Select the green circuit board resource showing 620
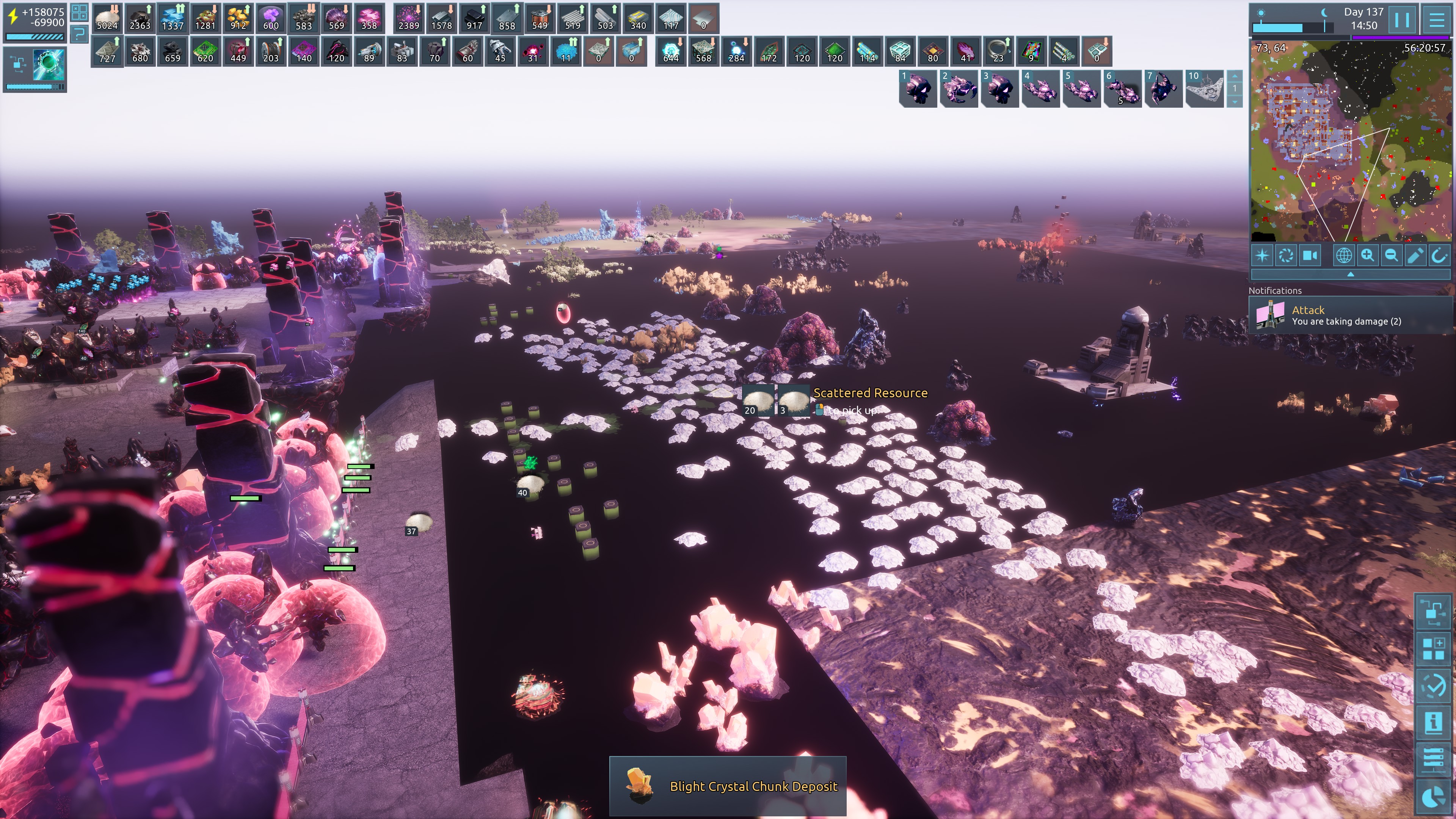Viewport: 1456px width, 819px height. (x=205, y=51)
